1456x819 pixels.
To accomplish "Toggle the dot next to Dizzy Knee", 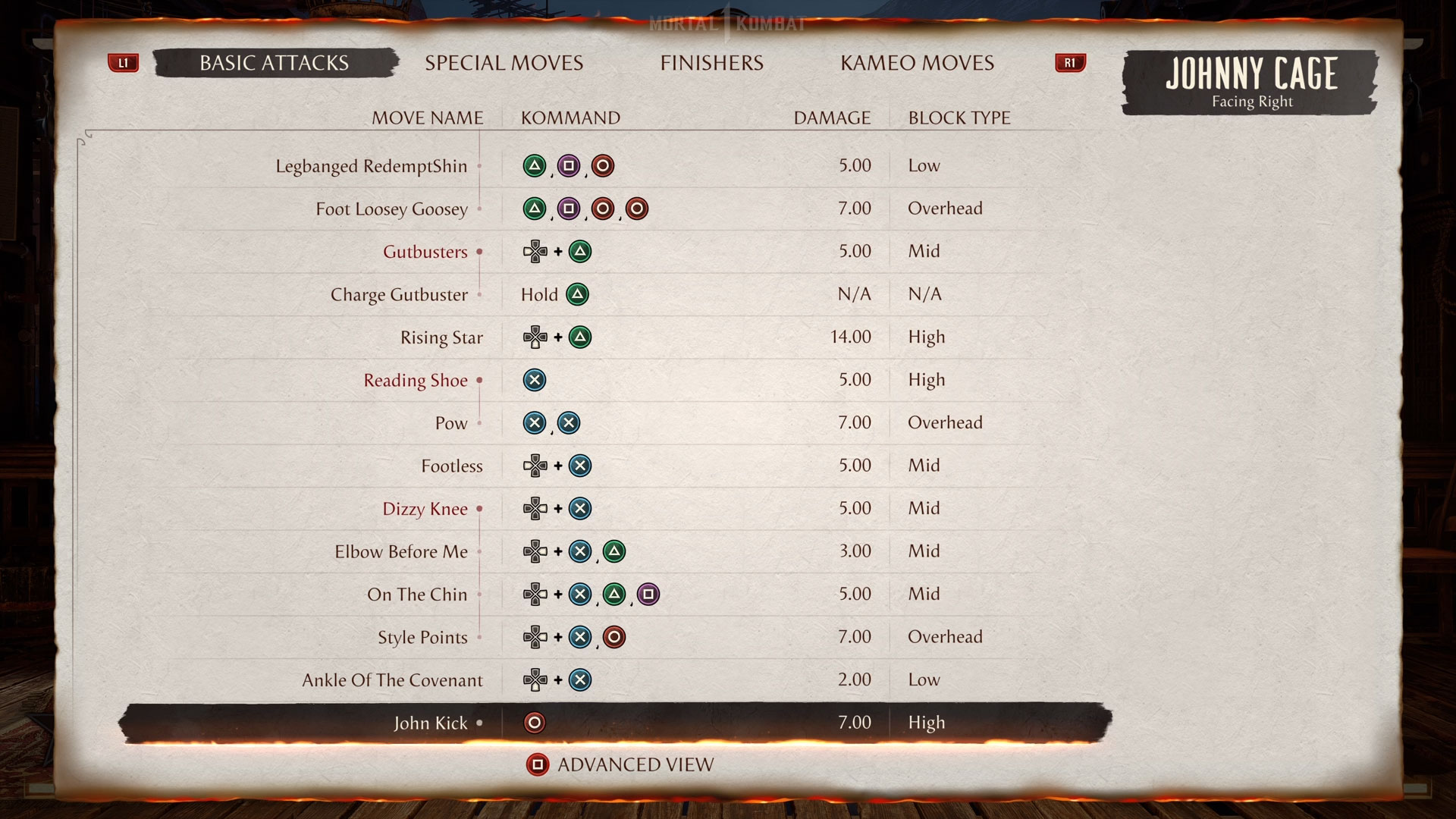I will coord(480,509).
